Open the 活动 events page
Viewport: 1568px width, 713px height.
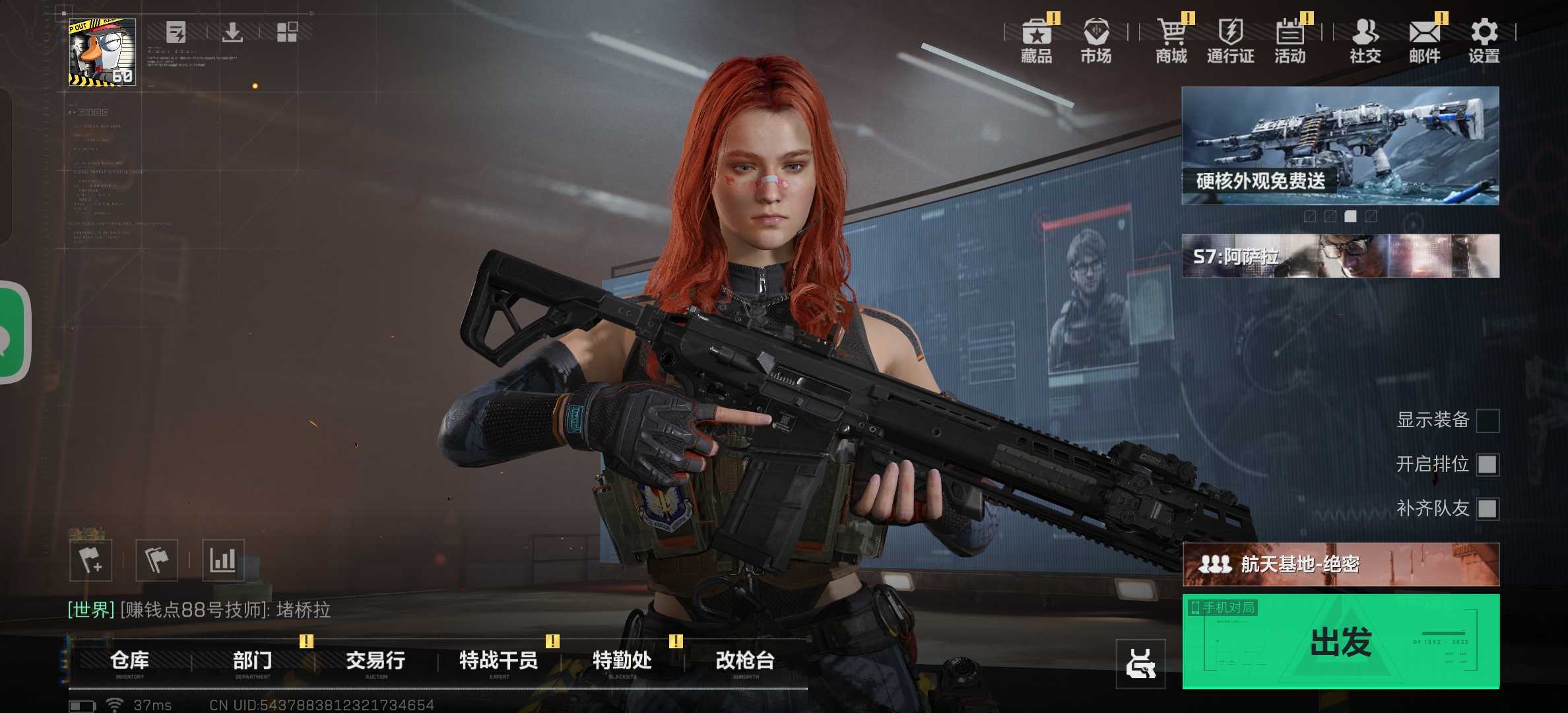pyautogui.click(x=1290, y=41)
